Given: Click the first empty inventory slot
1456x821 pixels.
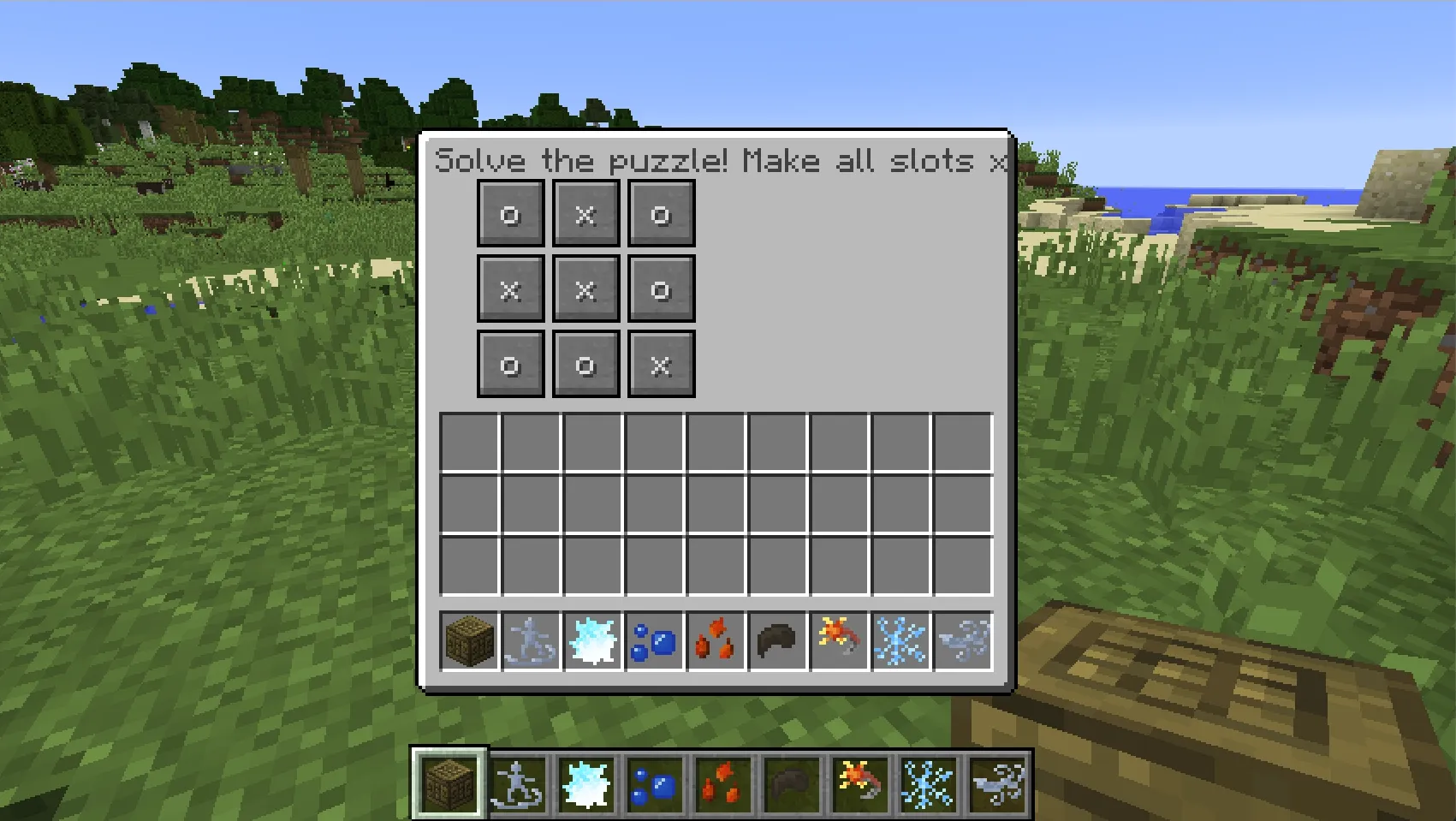Looking at the screenshot, I should pyautogui.click(x=467, y=439).
